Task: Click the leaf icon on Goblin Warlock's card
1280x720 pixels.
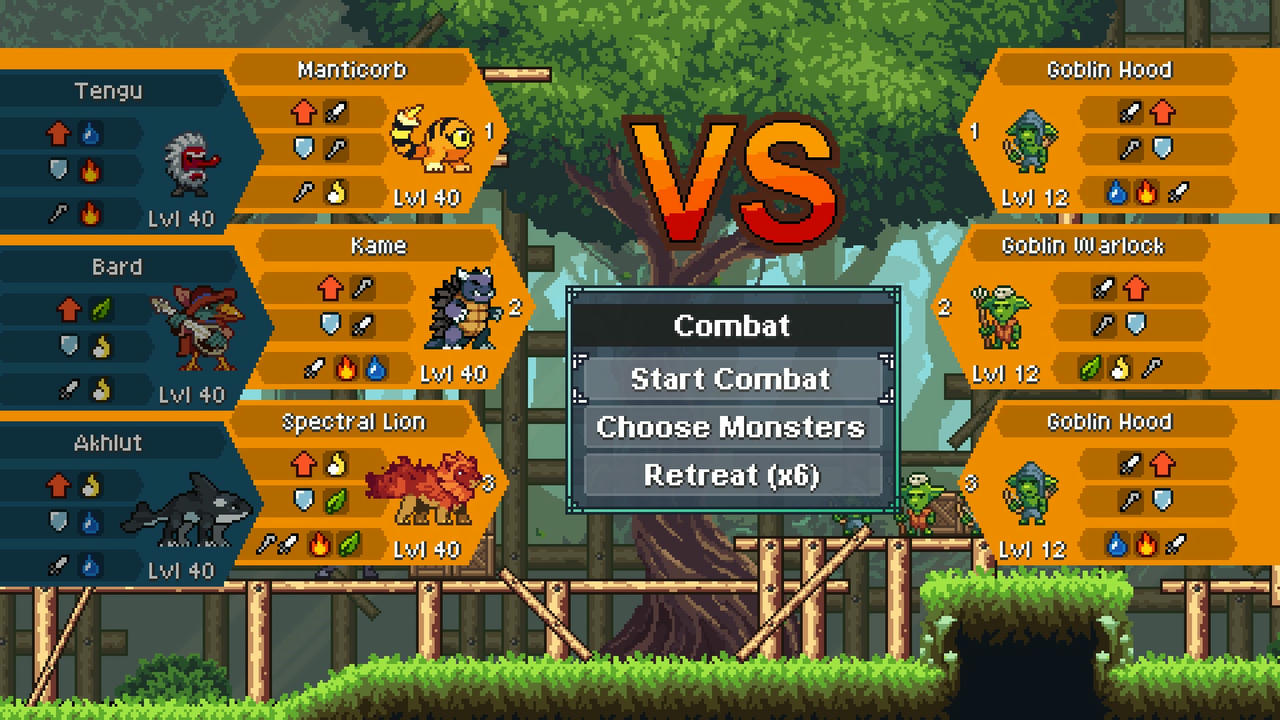Action: 1089,367
